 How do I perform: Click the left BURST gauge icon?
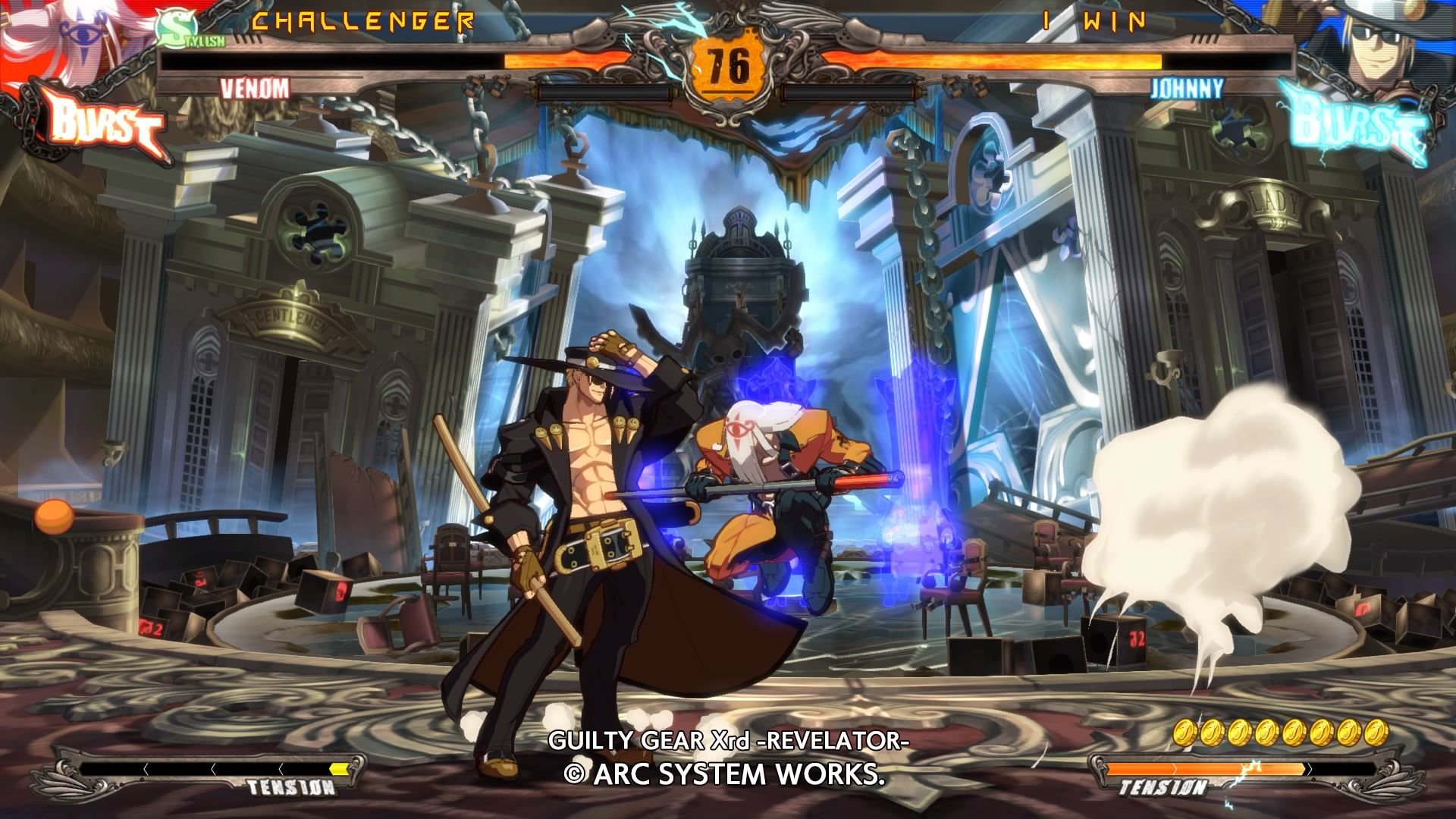tap(99, 120)
